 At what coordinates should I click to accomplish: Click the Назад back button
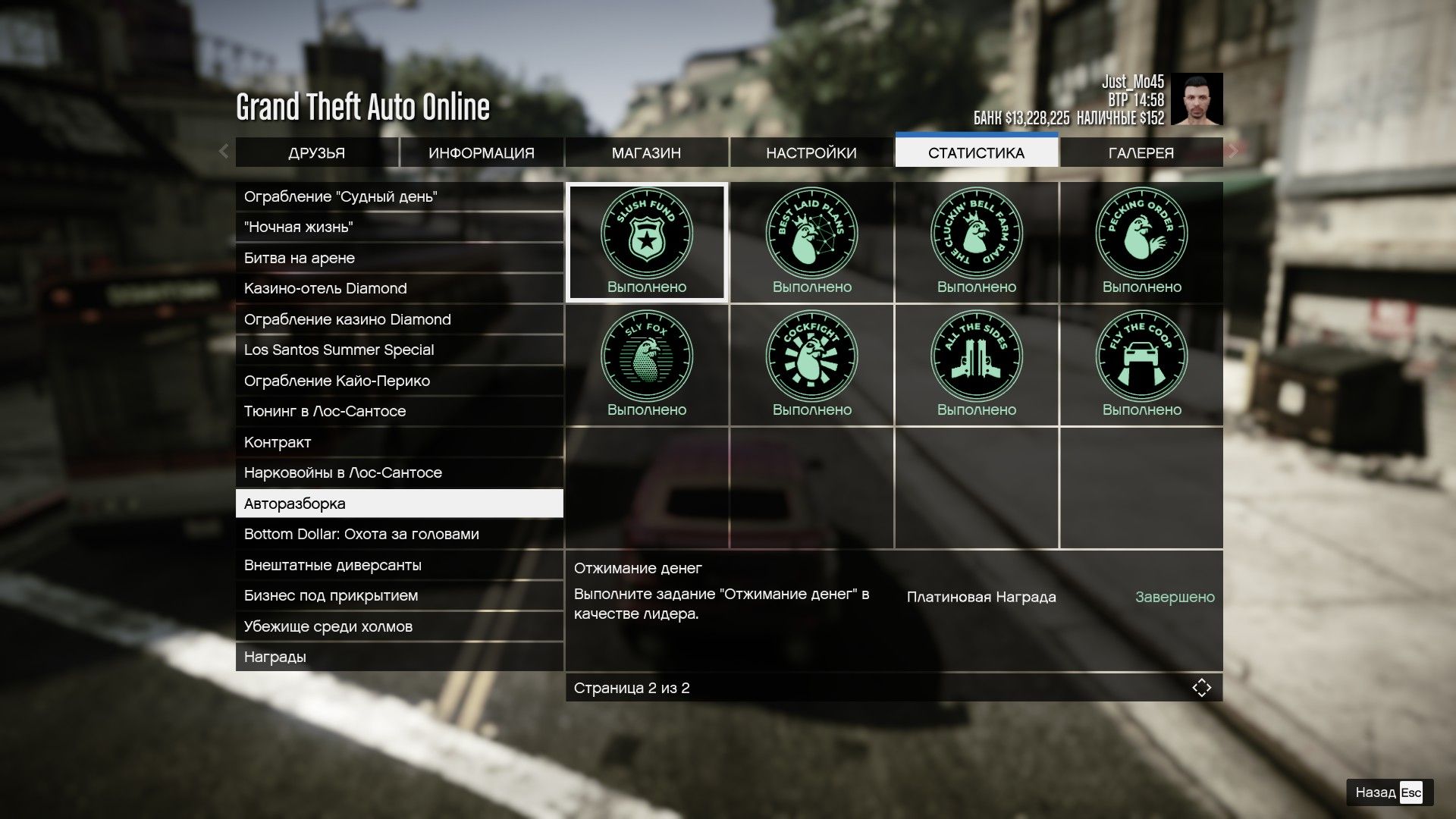tap(1389, 792)
